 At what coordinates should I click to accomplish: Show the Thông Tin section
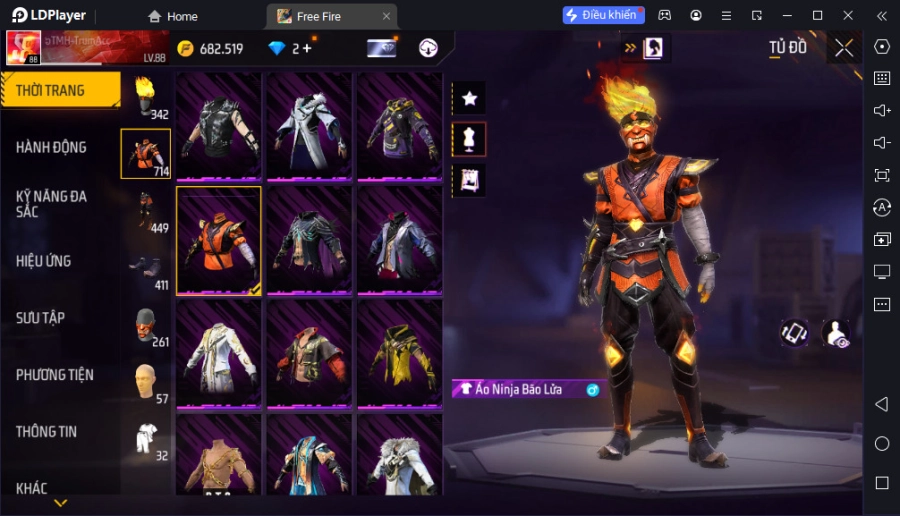pyautogui.click(x=47, y=432)
